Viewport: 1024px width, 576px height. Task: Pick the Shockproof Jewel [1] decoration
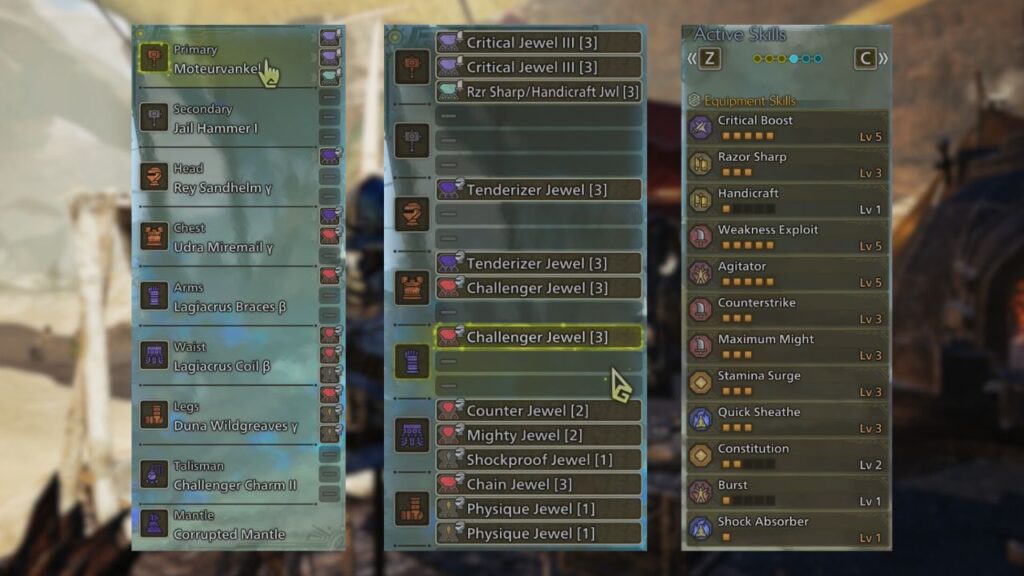pos(538,460)
